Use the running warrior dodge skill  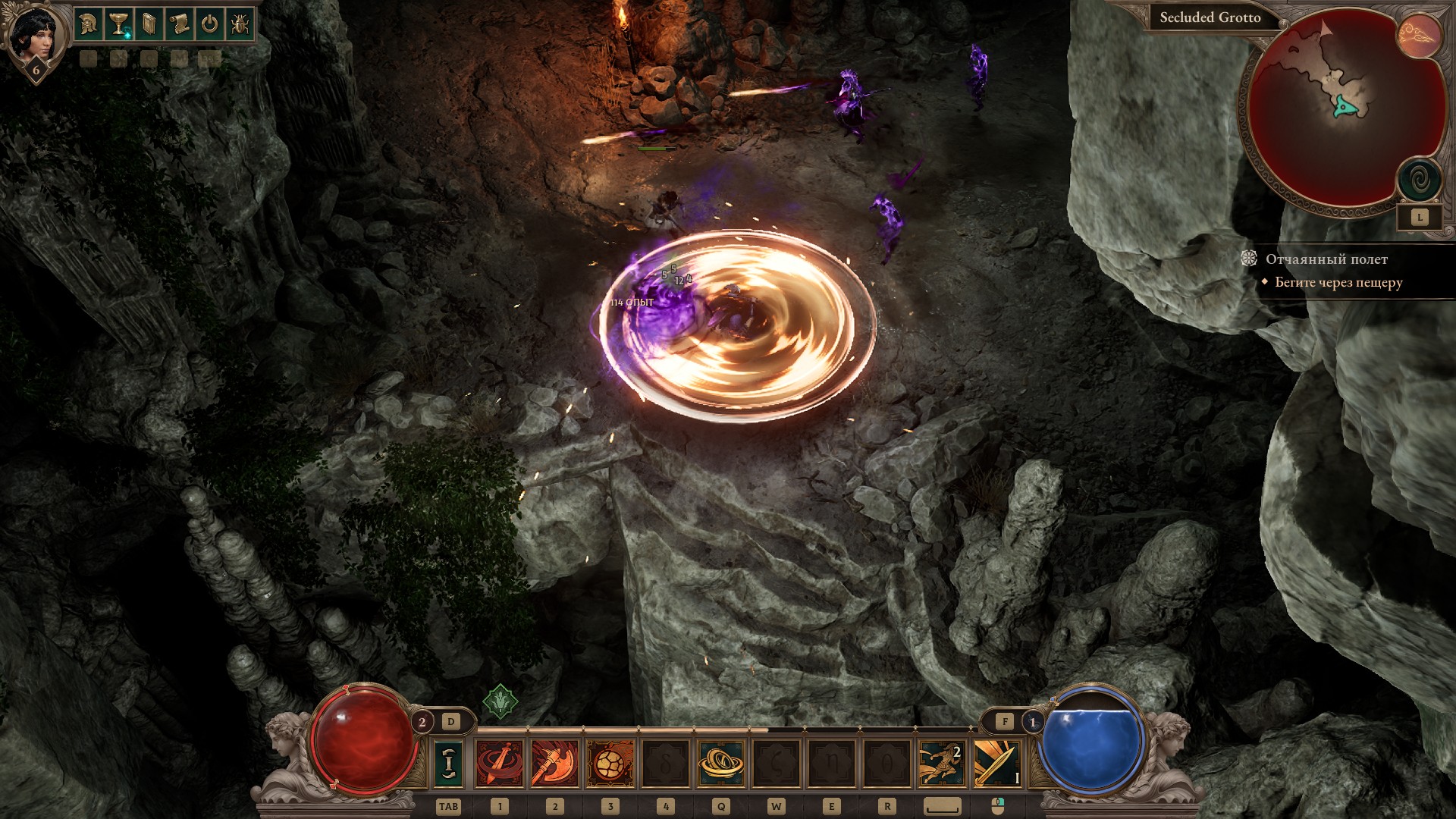click(942, 763)
